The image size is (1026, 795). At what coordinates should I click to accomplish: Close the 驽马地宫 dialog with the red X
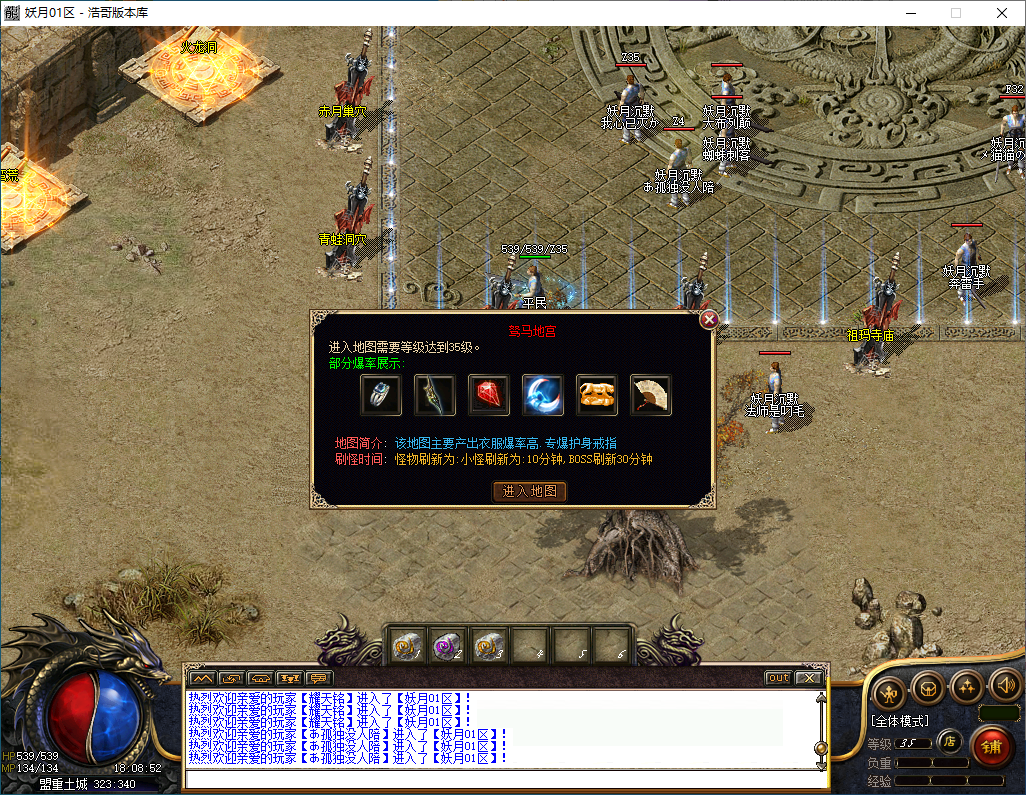coord(709,320)
